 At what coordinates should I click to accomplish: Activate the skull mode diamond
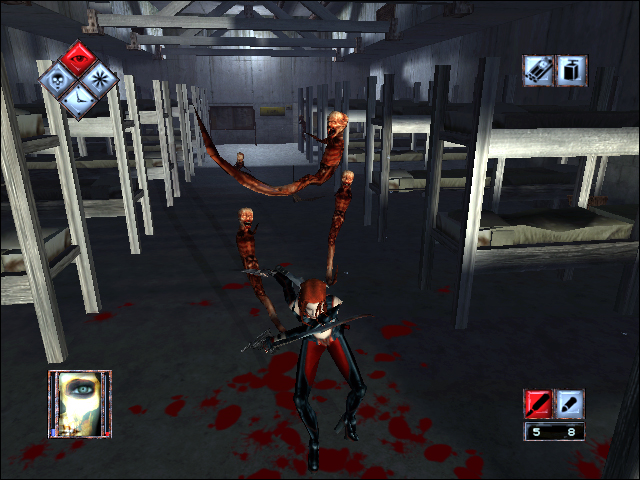(58, 78)
